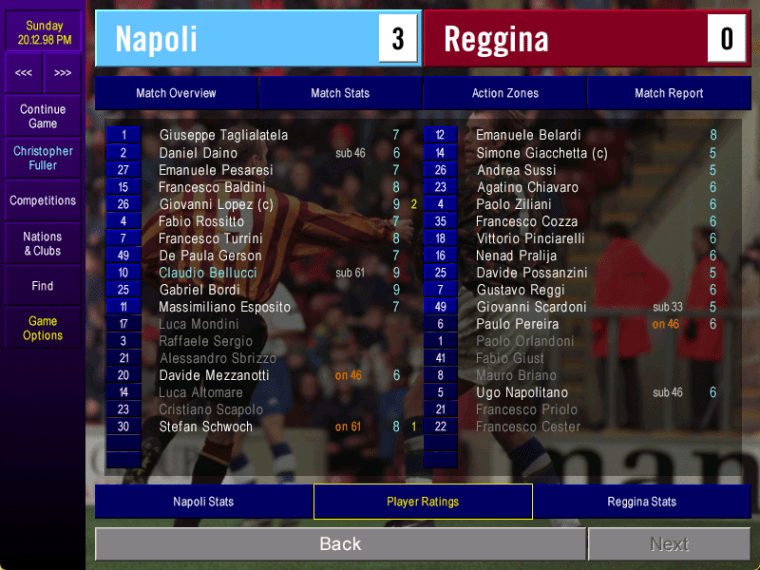Go forward with the >>> arrow
760x570 pixels.
pos(63,73)
